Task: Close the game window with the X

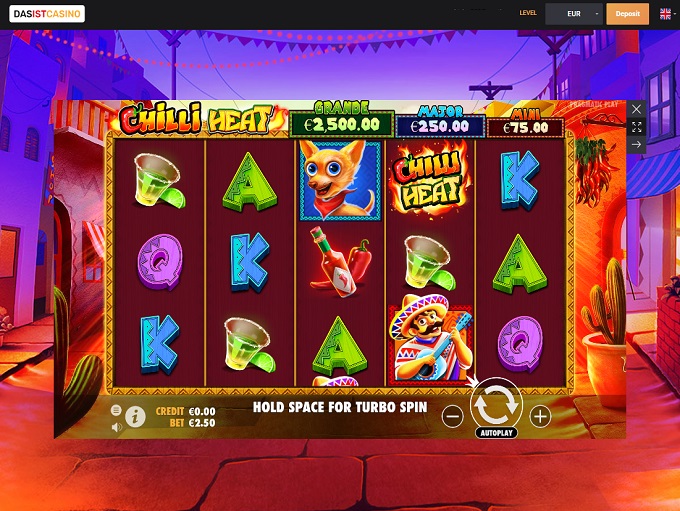Action: 637,109
